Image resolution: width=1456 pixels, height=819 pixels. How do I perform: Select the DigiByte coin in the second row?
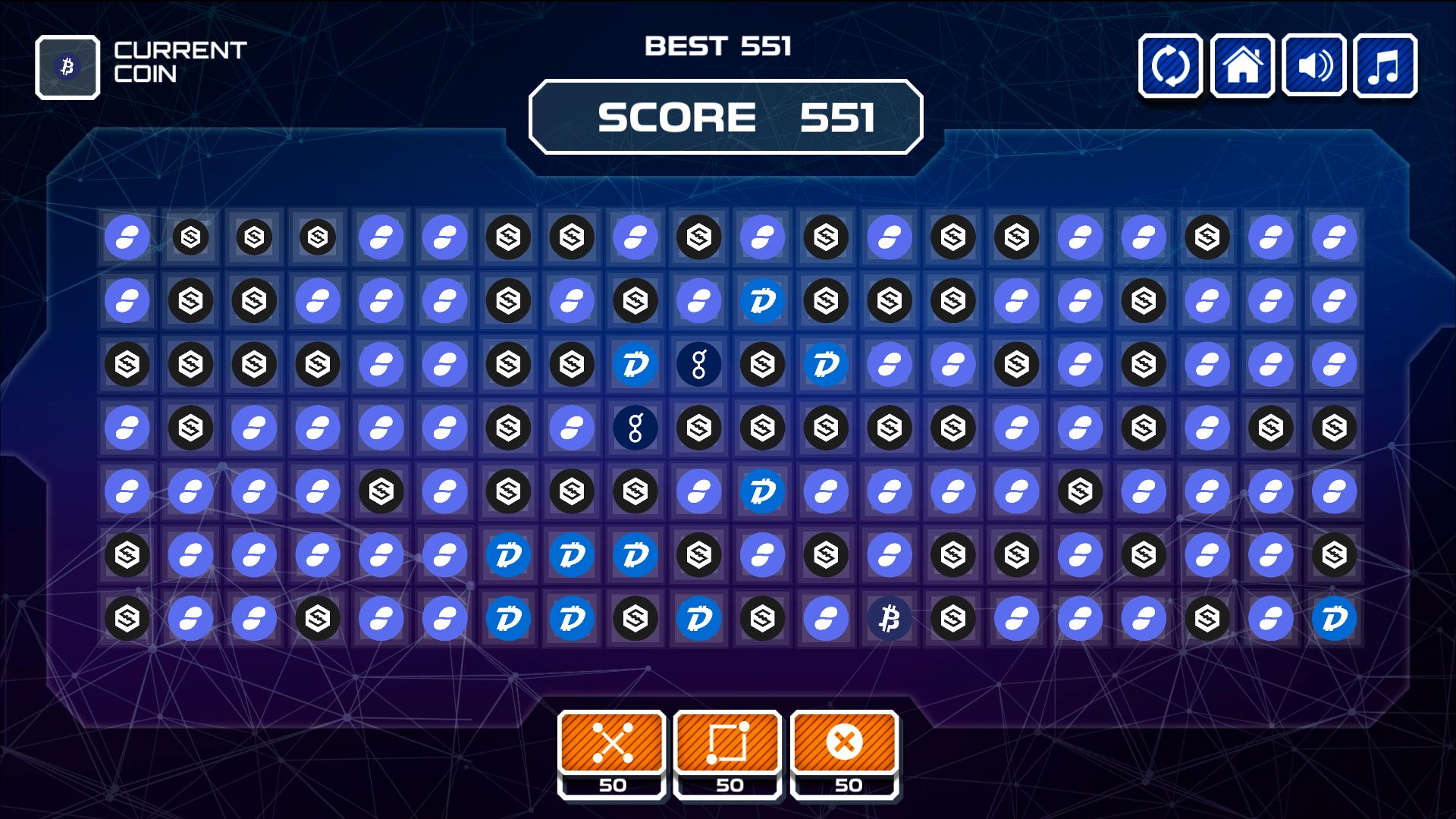762,300
